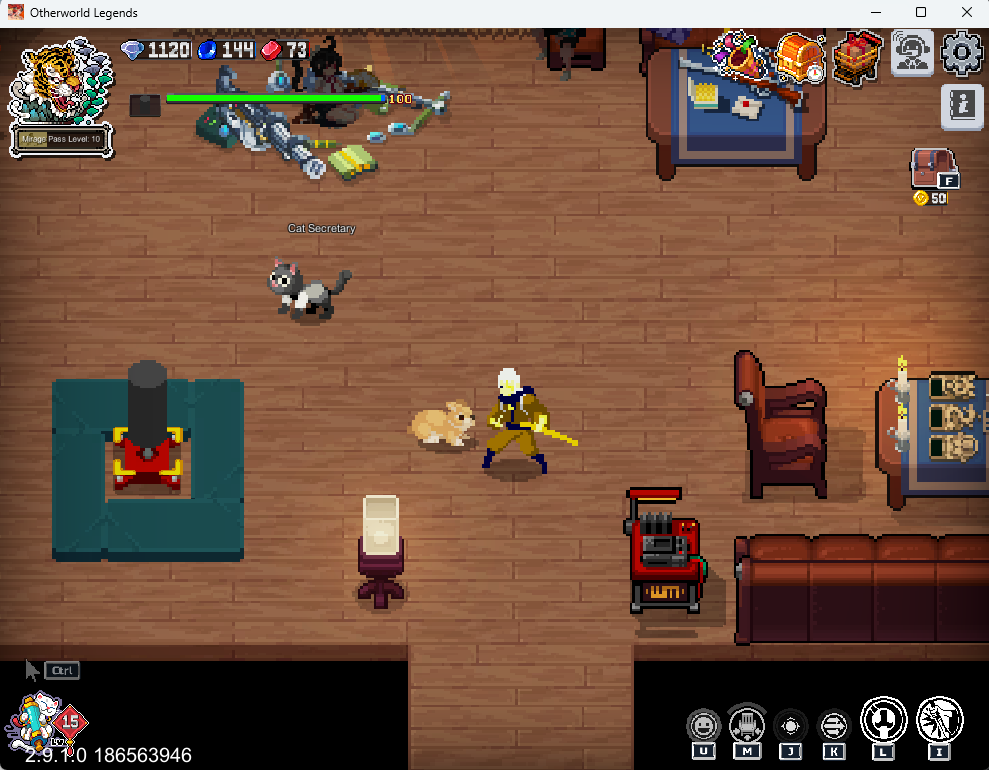This screenshot has width=989, height=770.
Task: Activate the chair furniture placement button
Action: 746,724
